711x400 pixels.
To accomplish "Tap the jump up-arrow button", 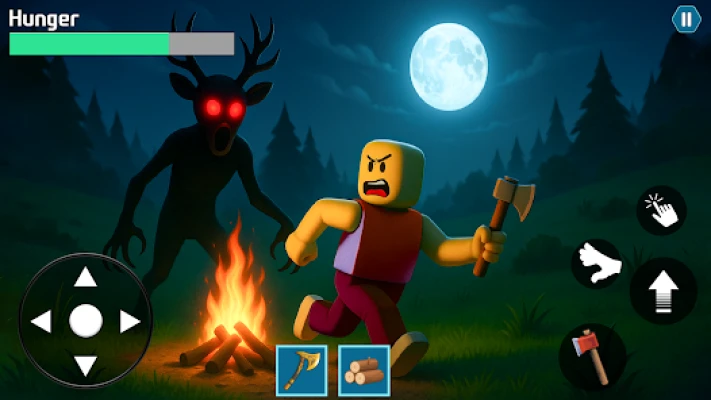I will [x=663, y=291].
